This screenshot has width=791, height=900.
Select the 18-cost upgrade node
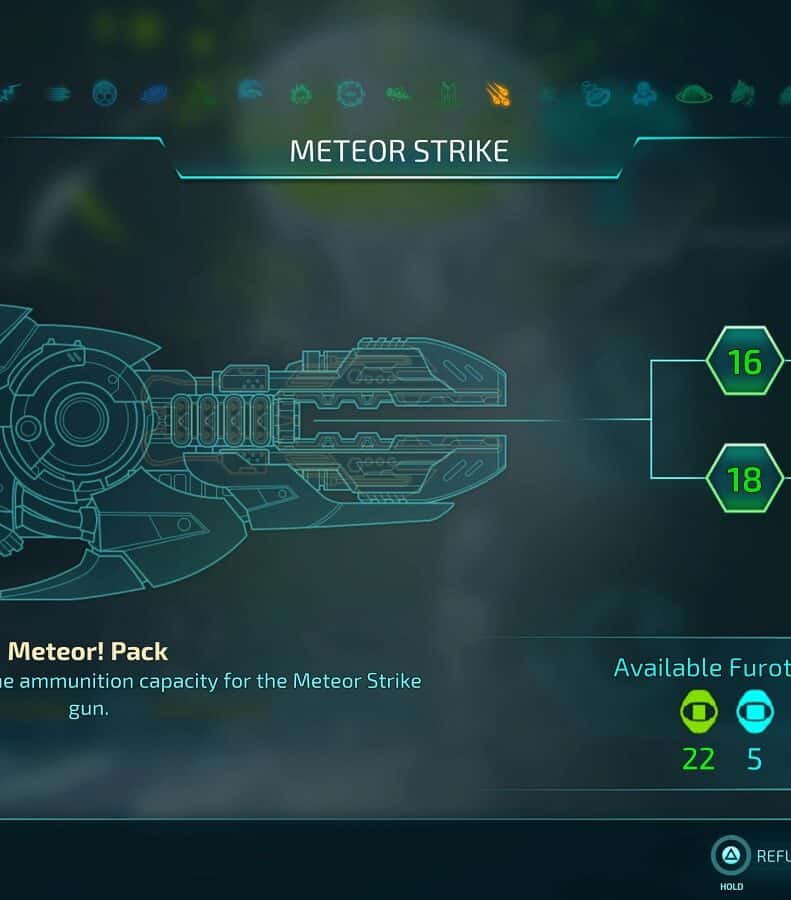pyautogui.click(x=745, y=479)
